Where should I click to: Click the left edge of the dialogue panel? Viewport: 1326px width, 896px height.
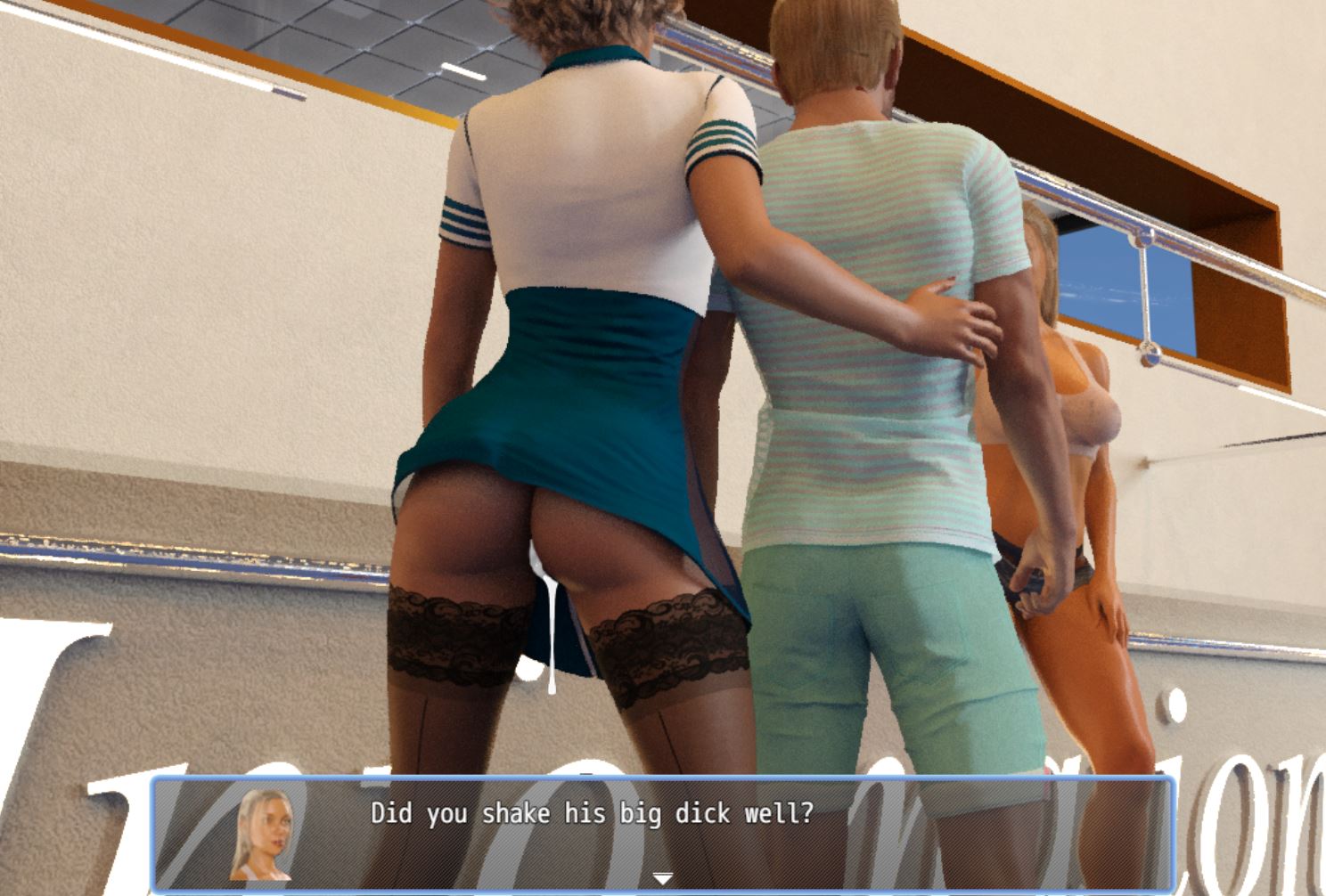162,835
